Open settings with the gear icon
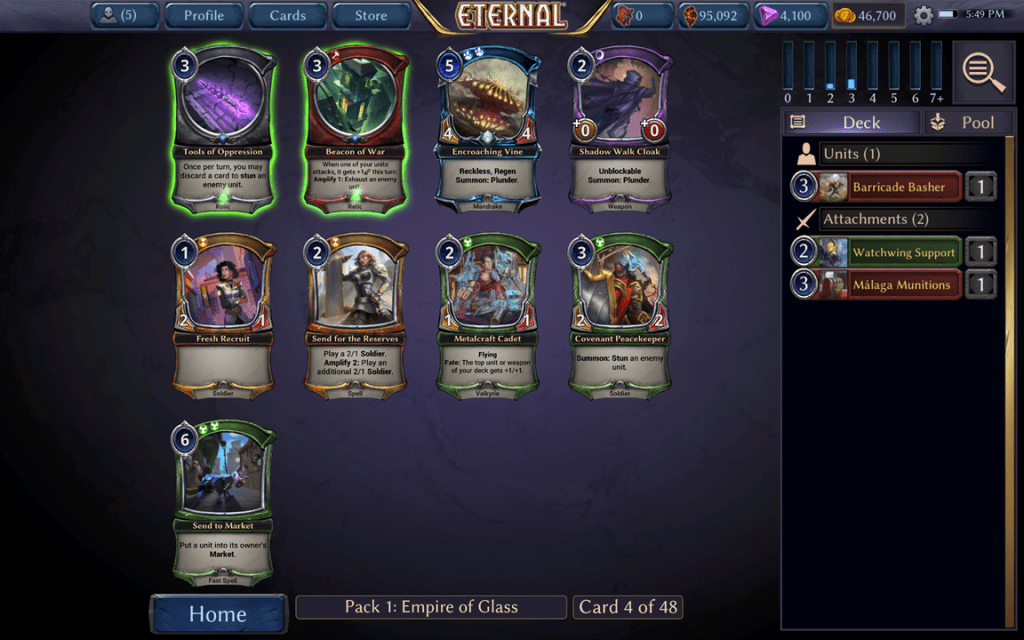The image size is (1024, 640). click(x=923, y=16)
